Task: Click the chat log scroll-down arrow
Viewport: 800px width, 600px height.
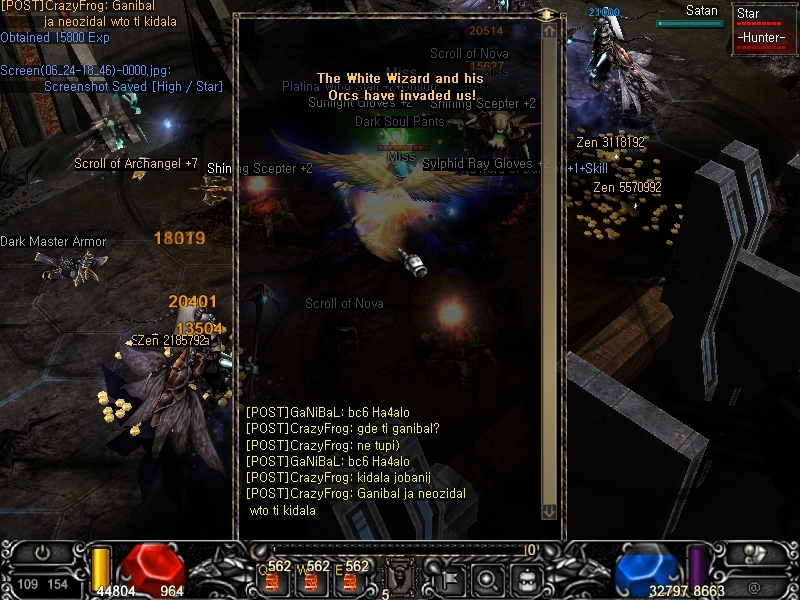Action: click(x=548, y=511)
